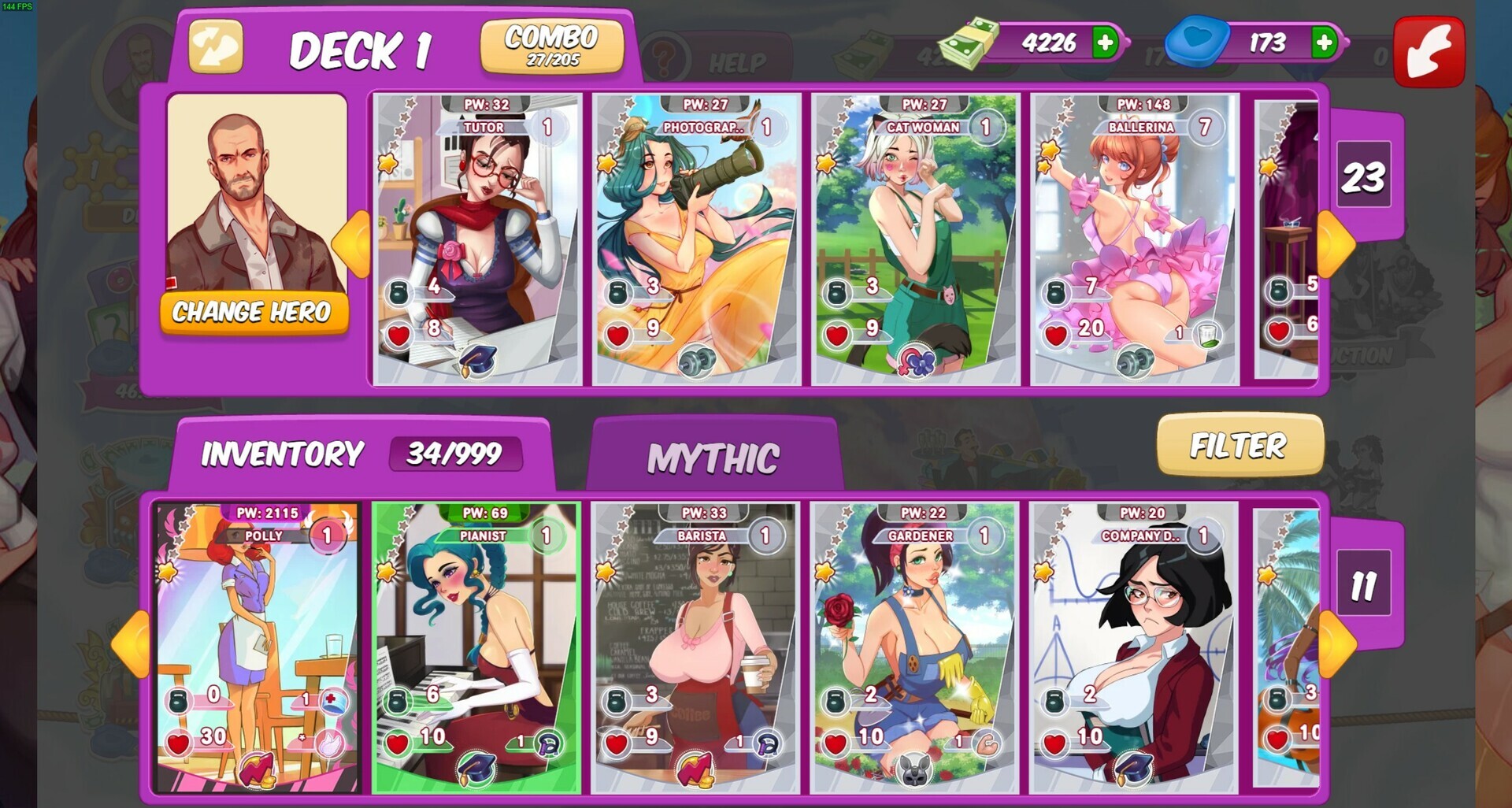Click the nurse cap icon on the Polly card

coord(333,702)
